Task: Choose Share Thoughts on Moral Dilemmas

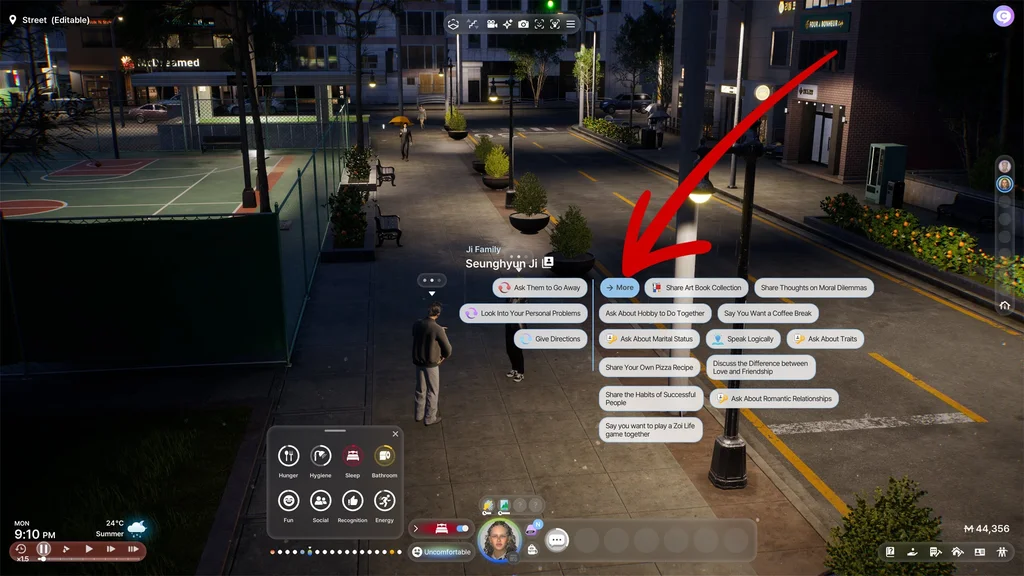Action: coord(813,288)
